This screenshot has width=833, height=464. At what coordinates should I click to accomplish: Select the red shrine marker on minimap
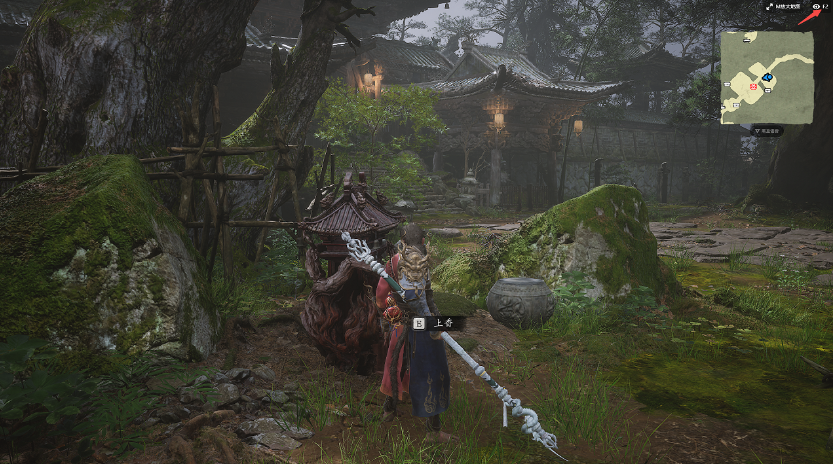(754, 86)
